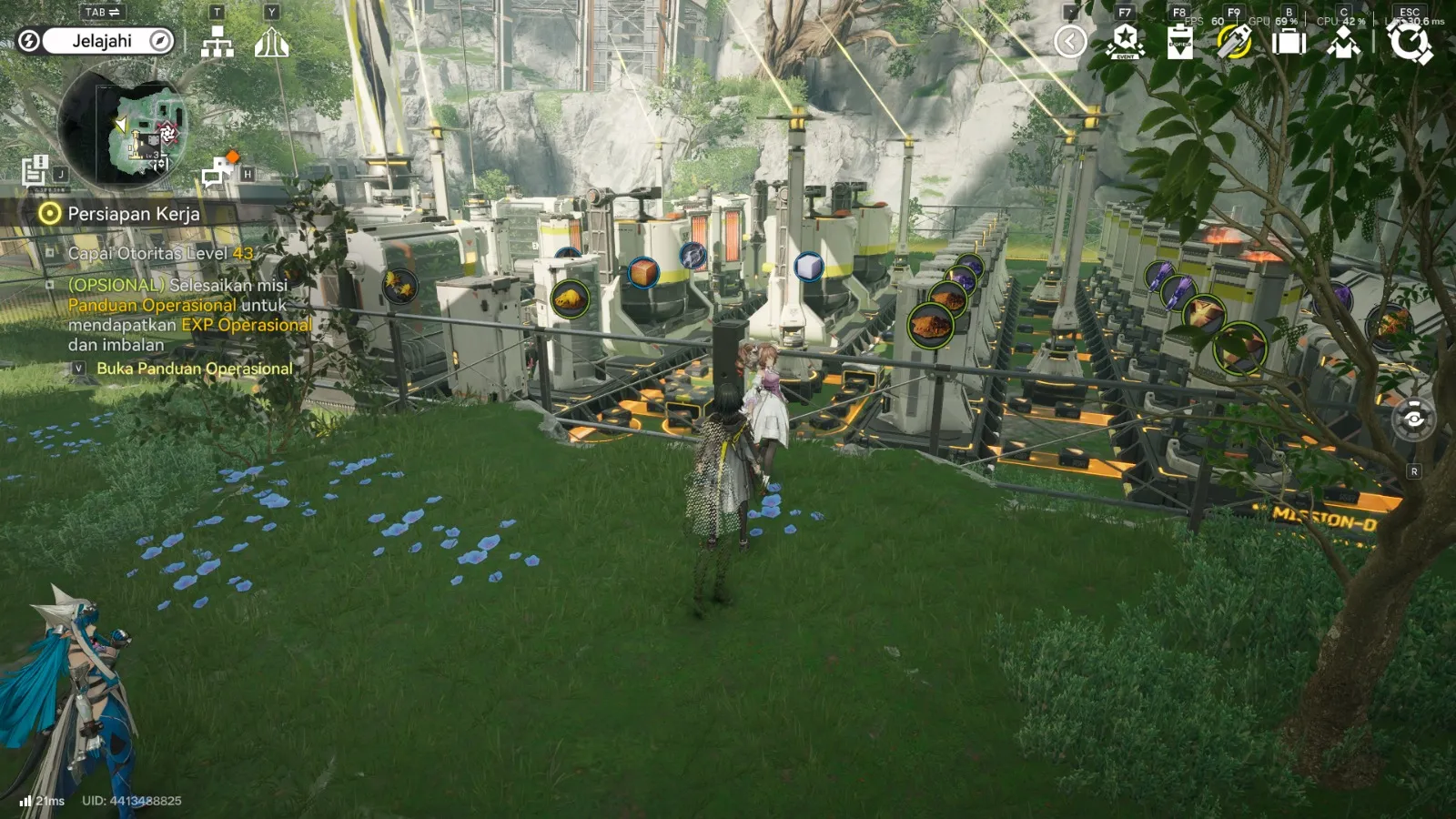Open Panduan Operasional from the quest tracker

(x=194, y=369)
